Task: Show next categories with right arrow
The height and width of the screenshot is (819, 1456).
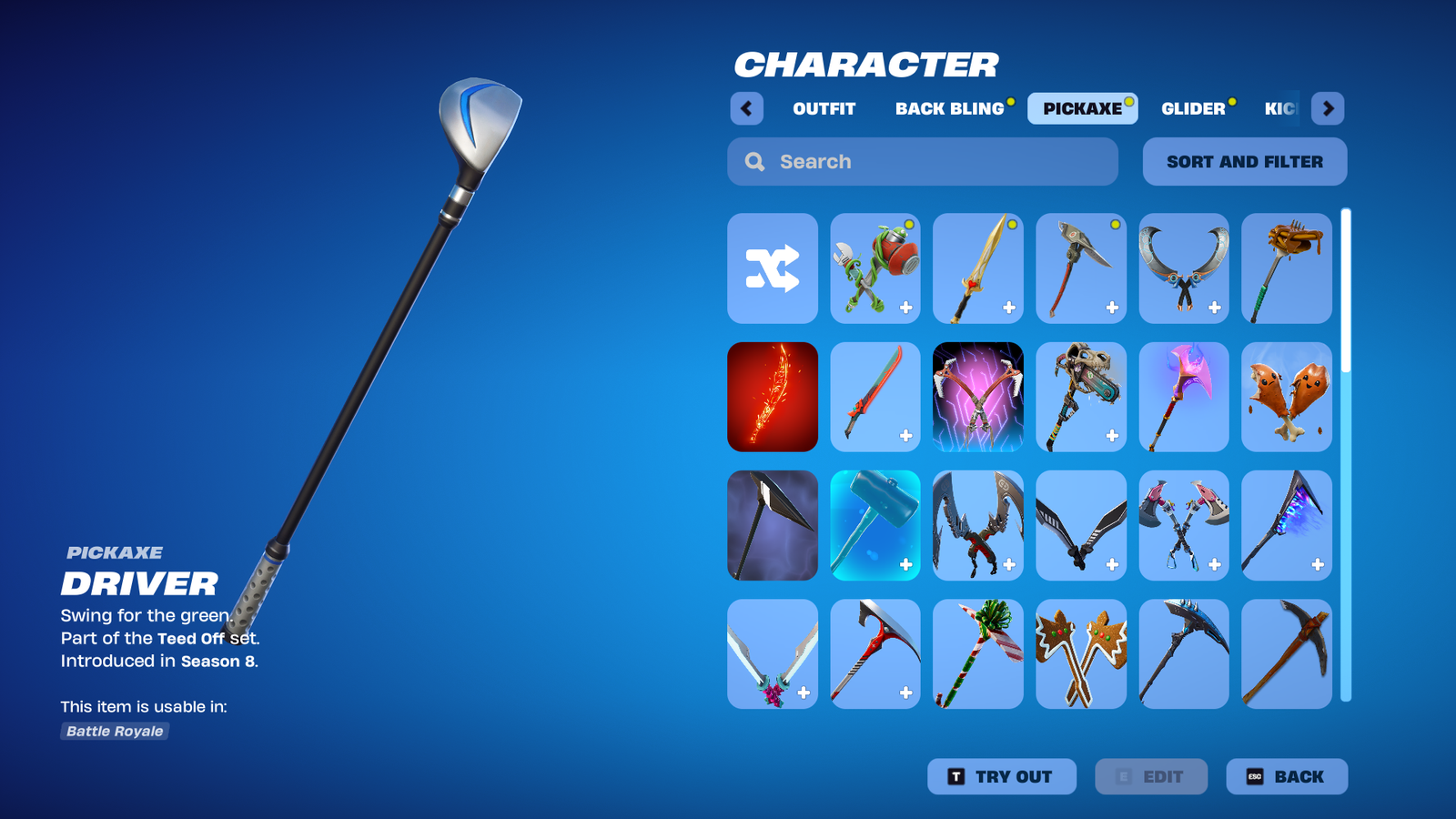Action: (x=1328, y=108)
